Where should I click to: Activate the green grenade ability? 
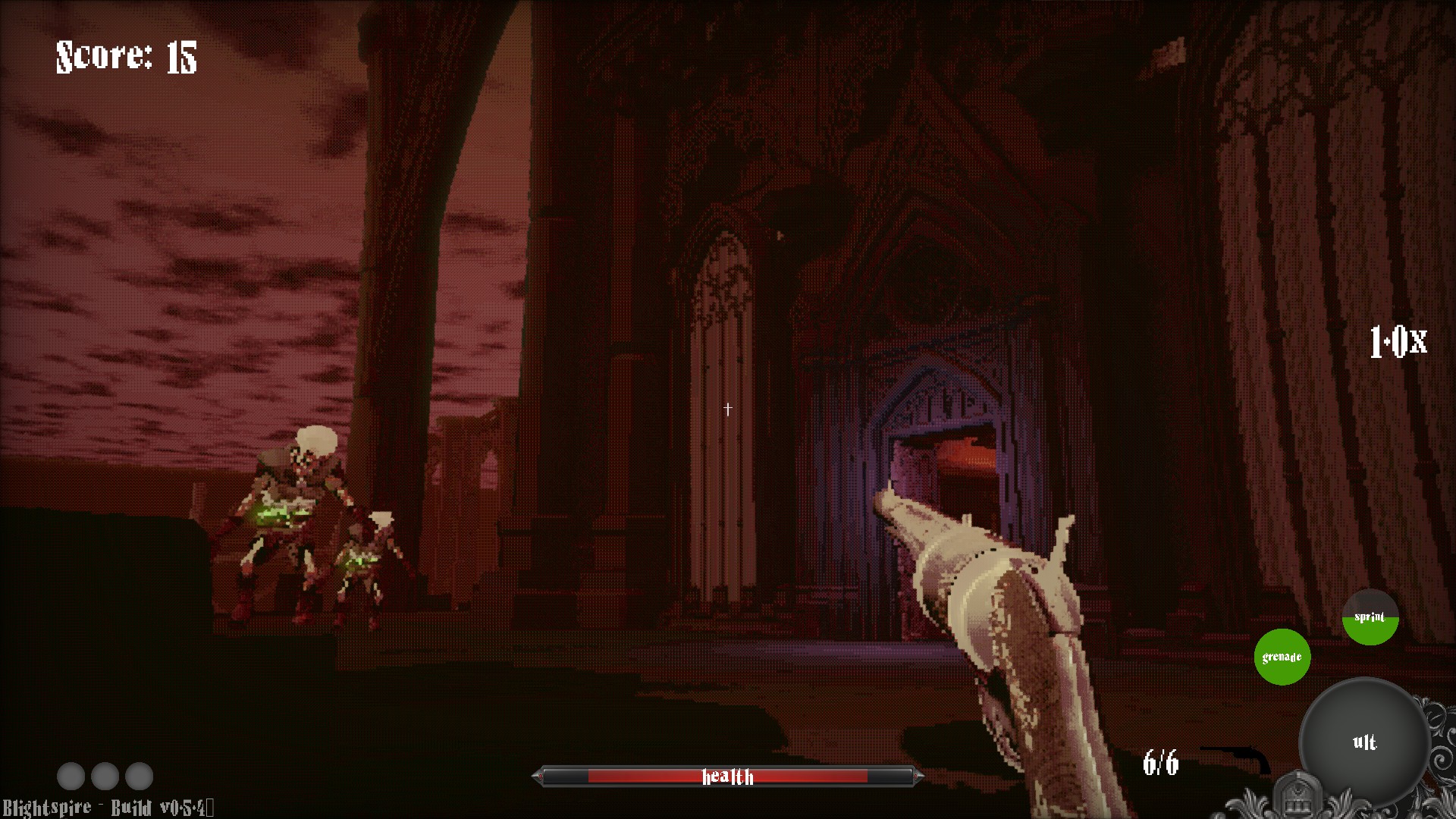tap(1282, 657)
